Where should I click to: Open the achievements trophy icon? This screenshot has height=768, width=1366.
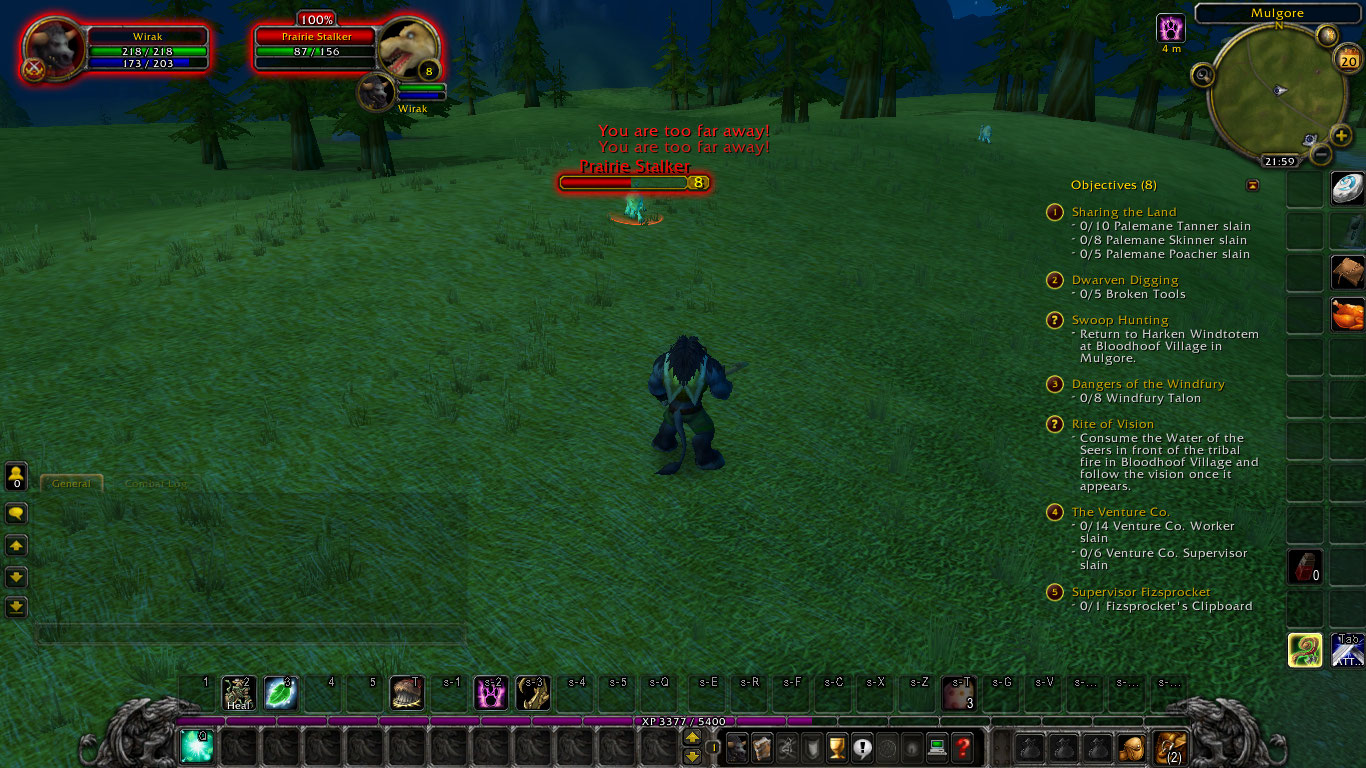pos(836,747)
